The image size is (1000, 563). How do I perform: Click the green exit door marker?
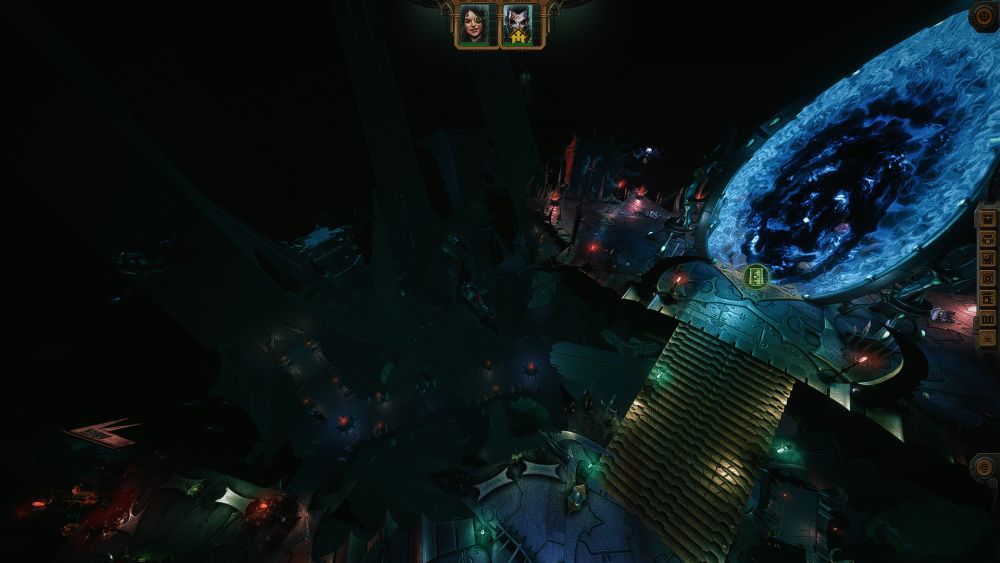(757, 276)
